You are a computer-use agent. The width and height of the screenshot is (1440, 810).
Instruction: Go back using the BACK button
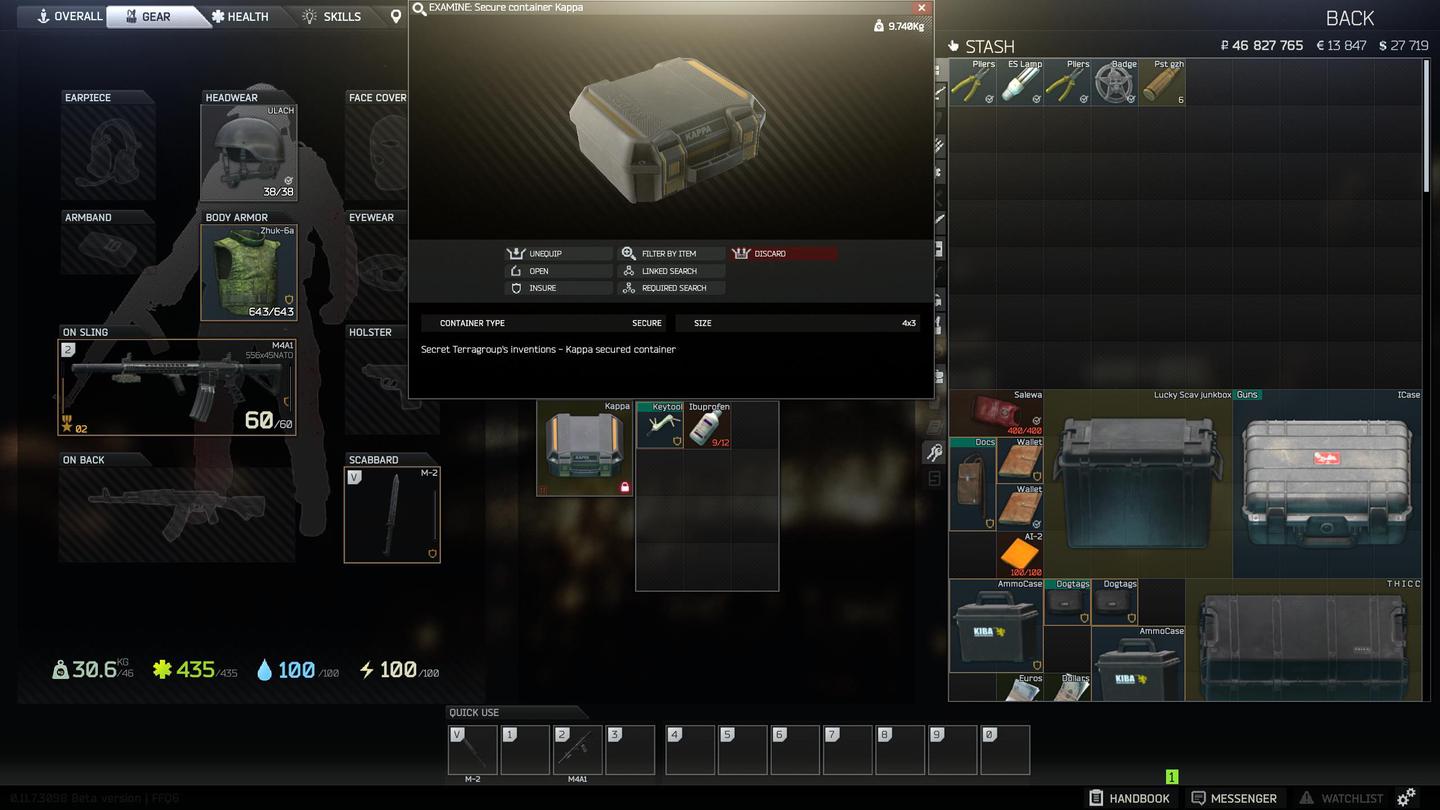tap(1349, 18)
